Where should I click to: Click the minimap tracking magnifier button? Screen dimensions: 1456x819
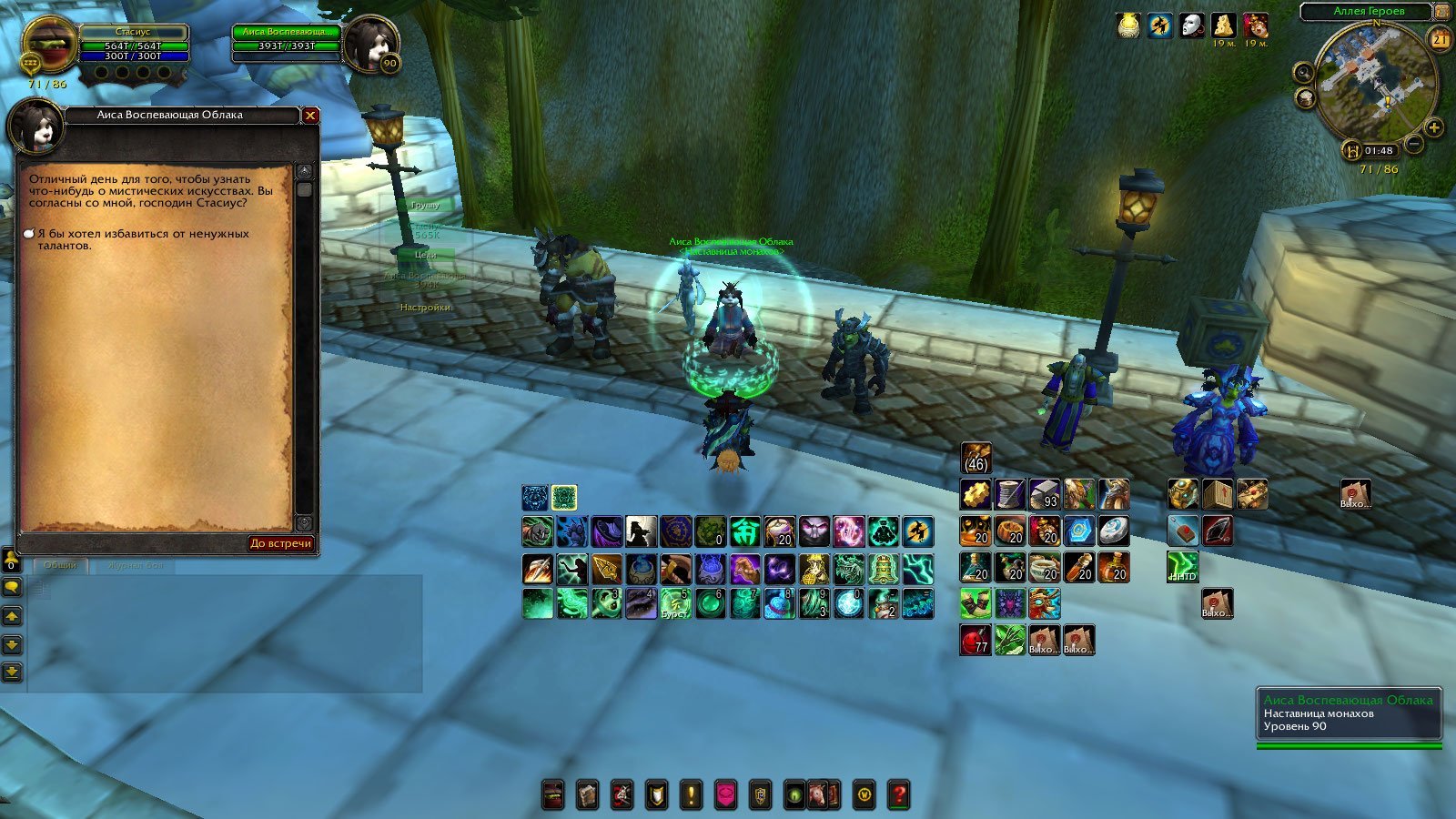(x=1304, y=73)
